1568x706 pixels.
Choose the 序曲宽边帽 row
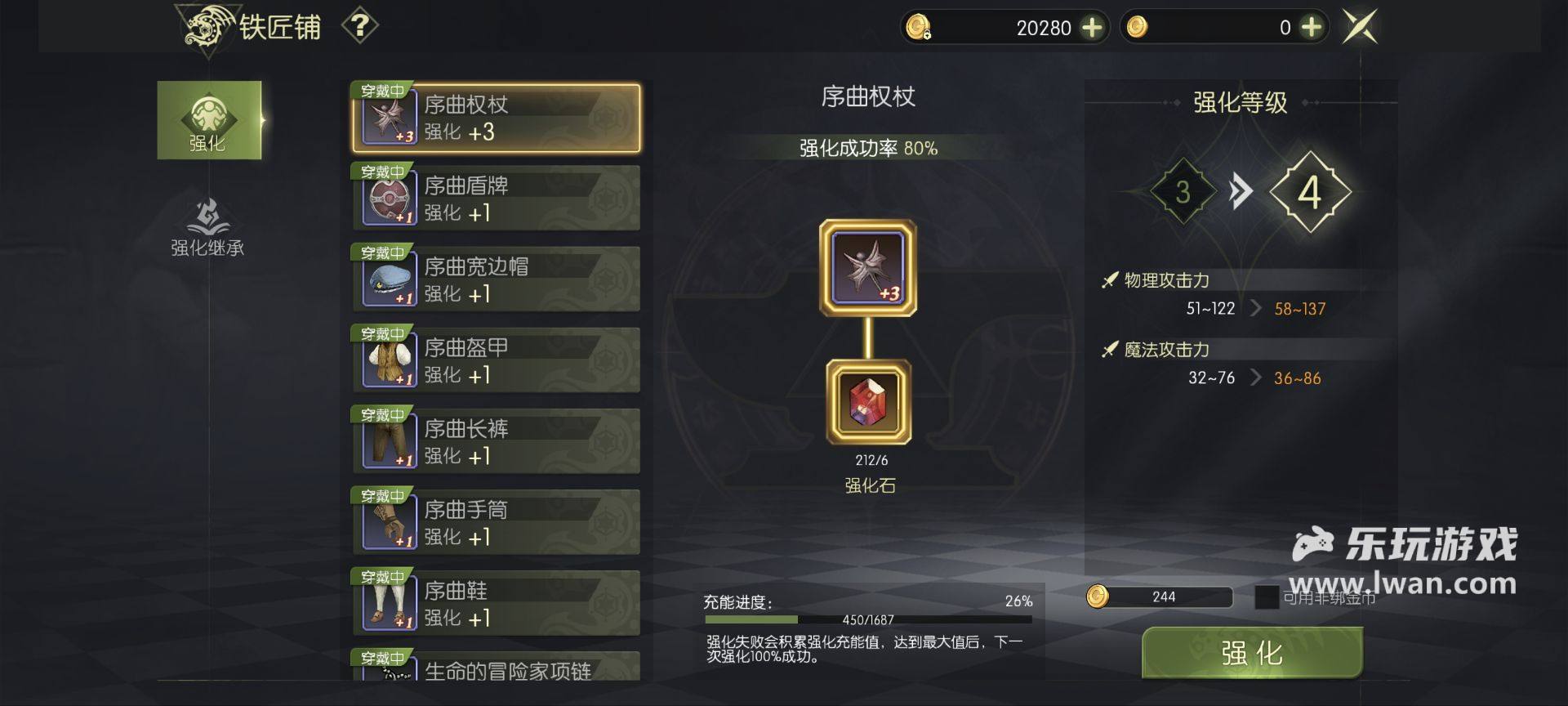click(497, 279)
